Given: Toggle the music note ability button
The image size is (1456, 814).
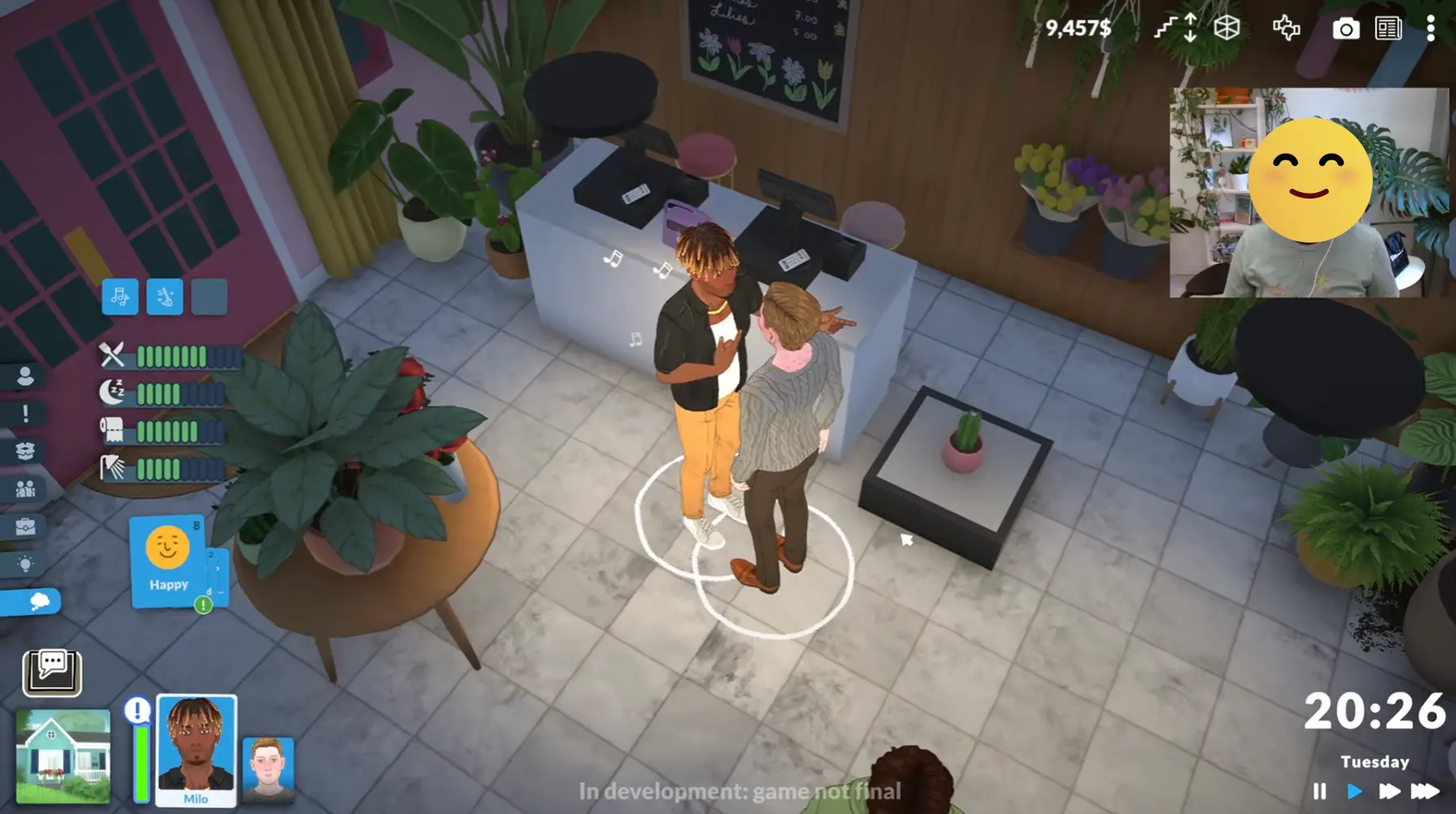Looking at the screenshot, I should (120, 296).
